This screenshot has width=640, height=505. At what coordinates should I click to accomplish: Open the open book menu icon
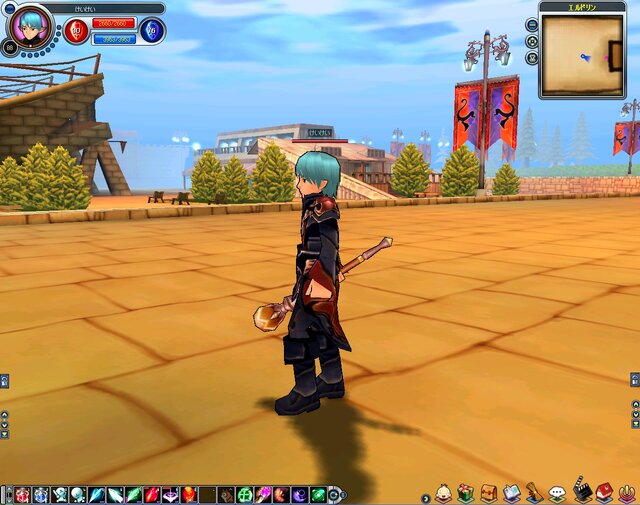point(511,493)
